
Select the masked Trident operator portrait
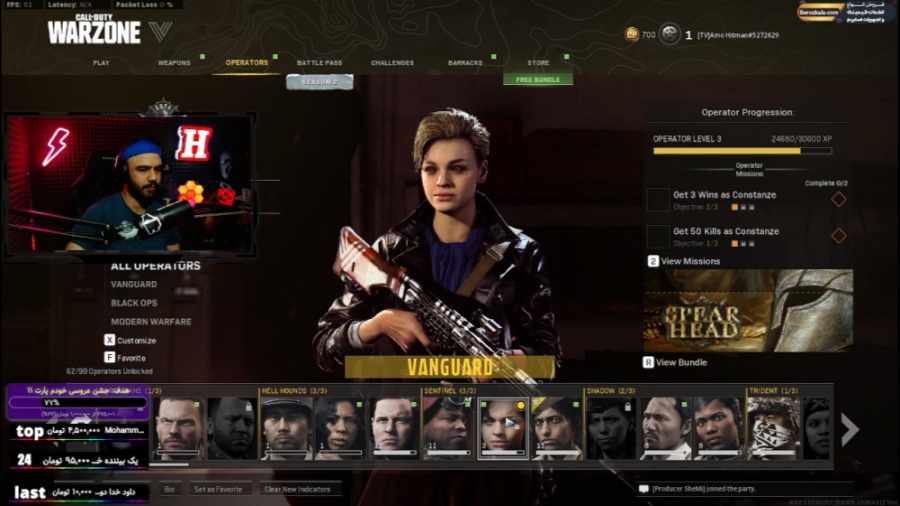tap(774, 428)
